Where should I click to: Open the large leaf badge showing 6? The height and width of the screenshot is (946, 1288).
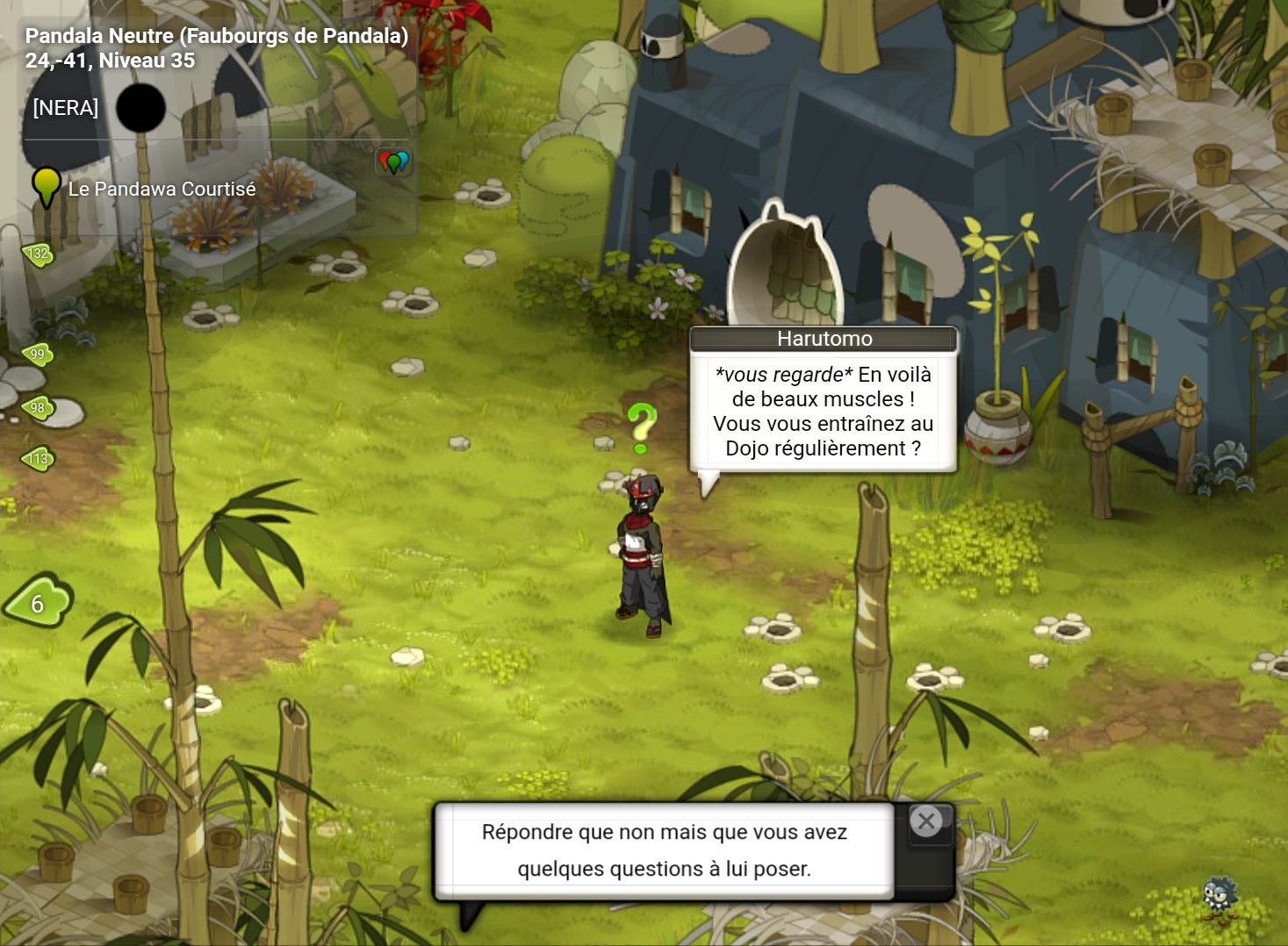tap(39, 603)
